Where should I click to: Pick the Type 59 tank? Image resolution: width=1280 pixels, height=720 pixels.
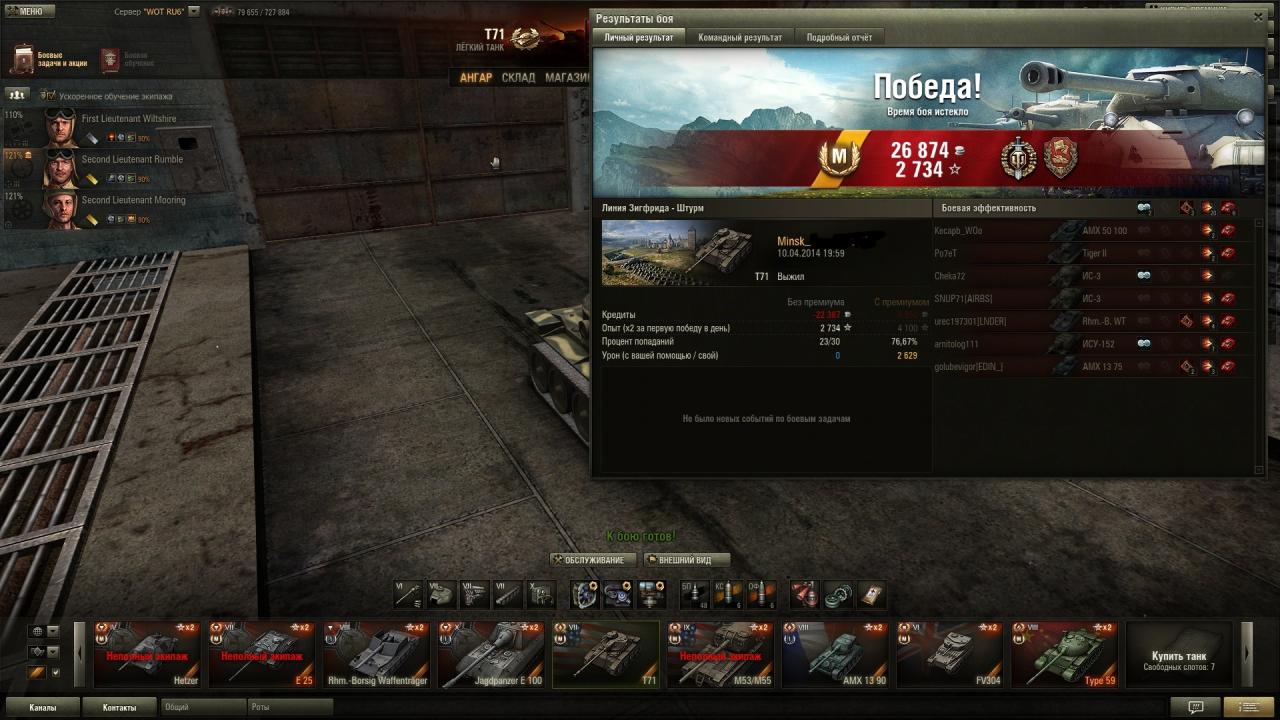click(x=1064, y=655)
